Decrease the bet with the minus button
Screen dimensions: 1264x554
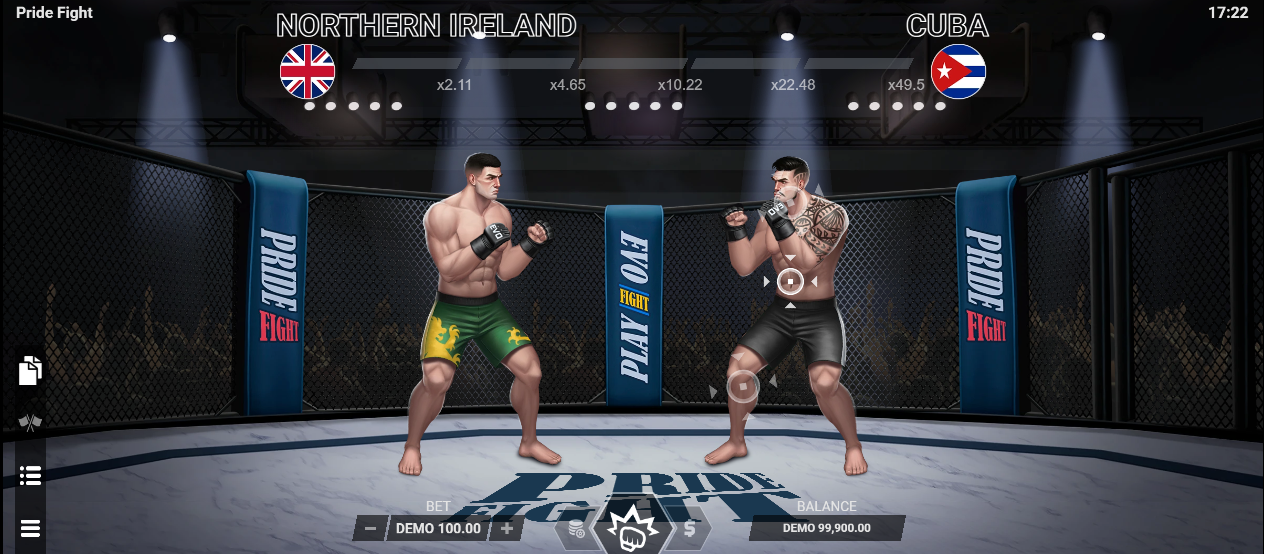[x=370, y=528]
